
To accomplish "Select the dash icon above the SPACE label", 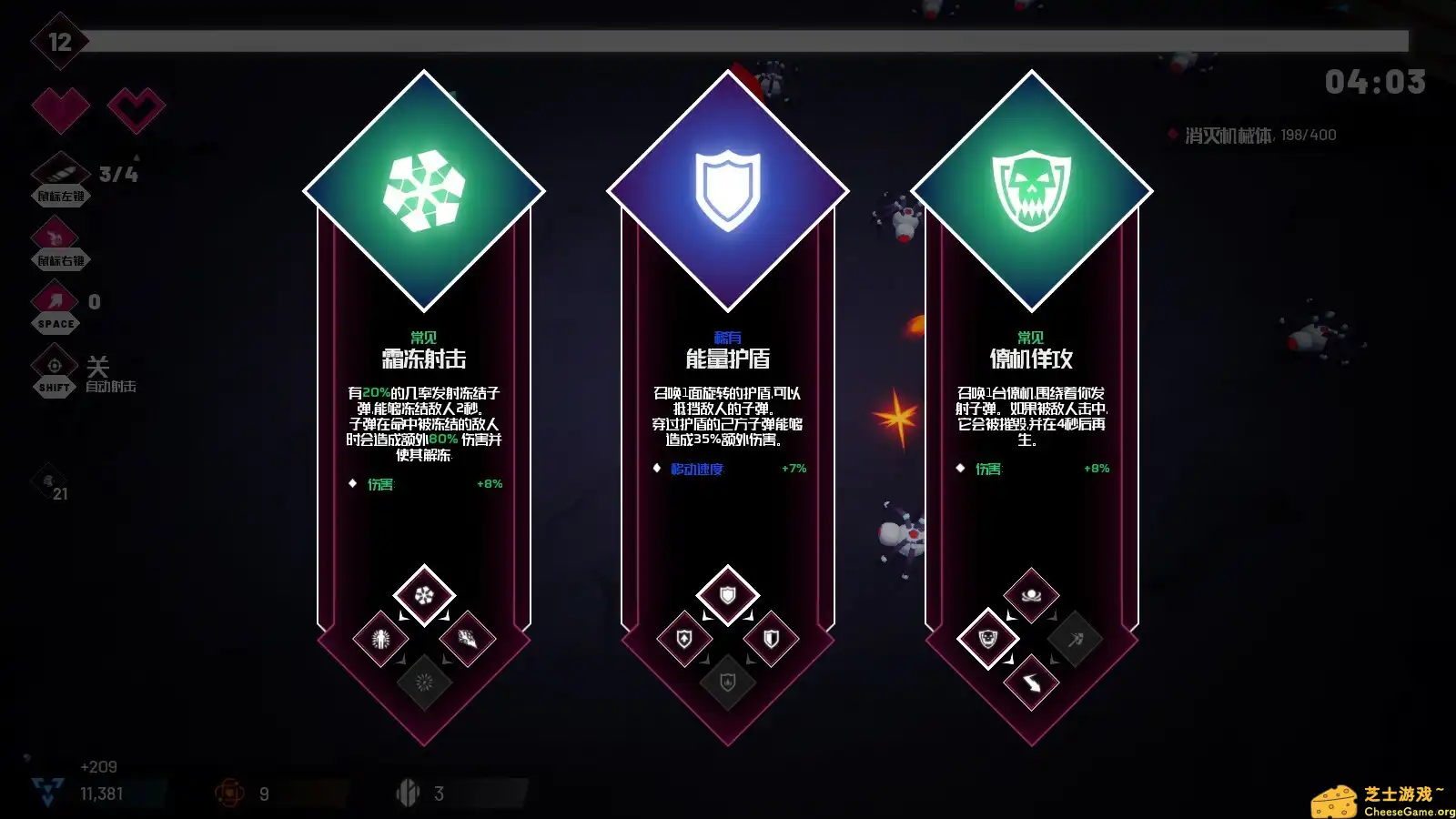I will click(x=55, y=300).
